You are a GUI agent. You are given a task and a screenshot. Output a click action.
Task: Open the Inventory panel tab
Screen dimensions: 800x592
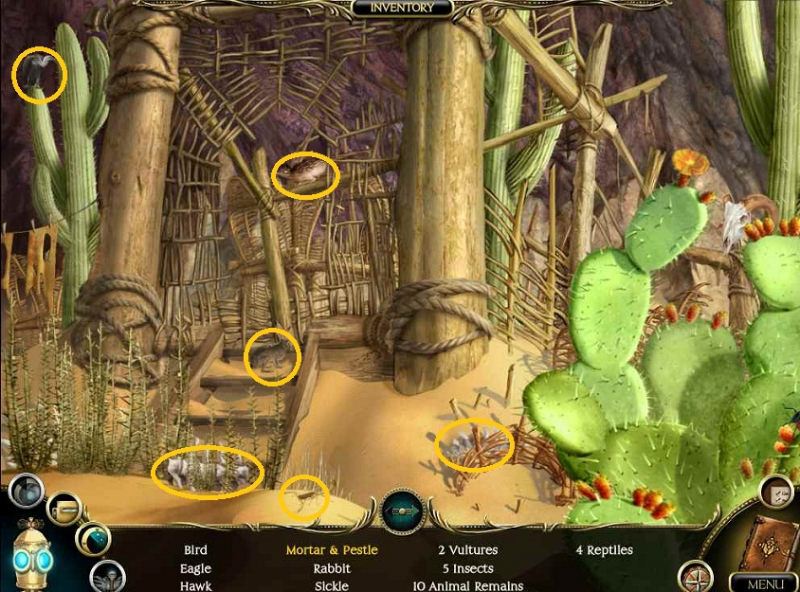coord(402,8)
